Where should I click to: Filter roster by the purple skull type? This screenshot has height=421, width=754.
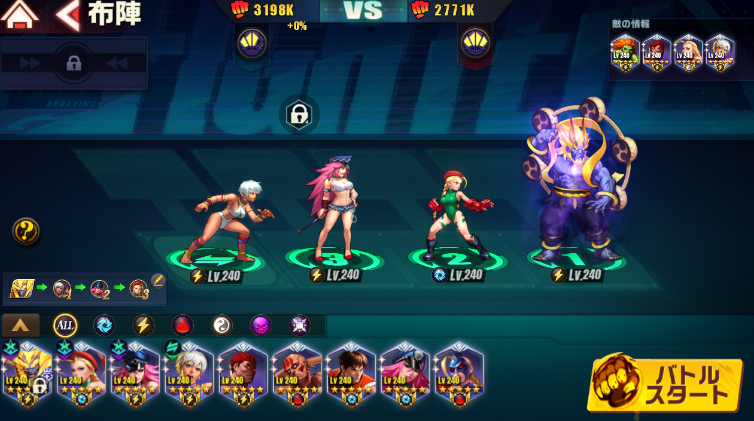click(260, 325)
